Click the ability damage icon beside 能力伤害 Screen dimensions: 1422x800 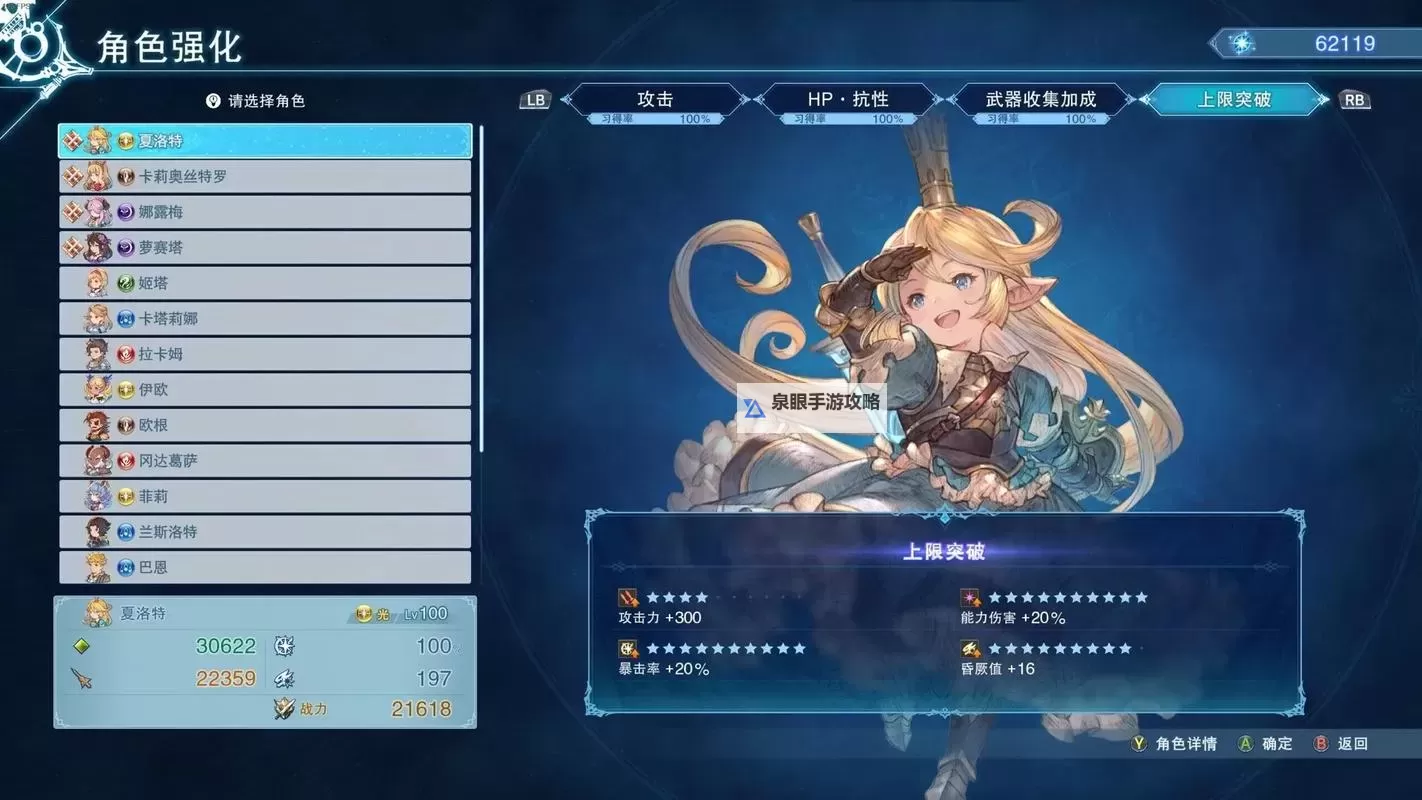(969, 597)
